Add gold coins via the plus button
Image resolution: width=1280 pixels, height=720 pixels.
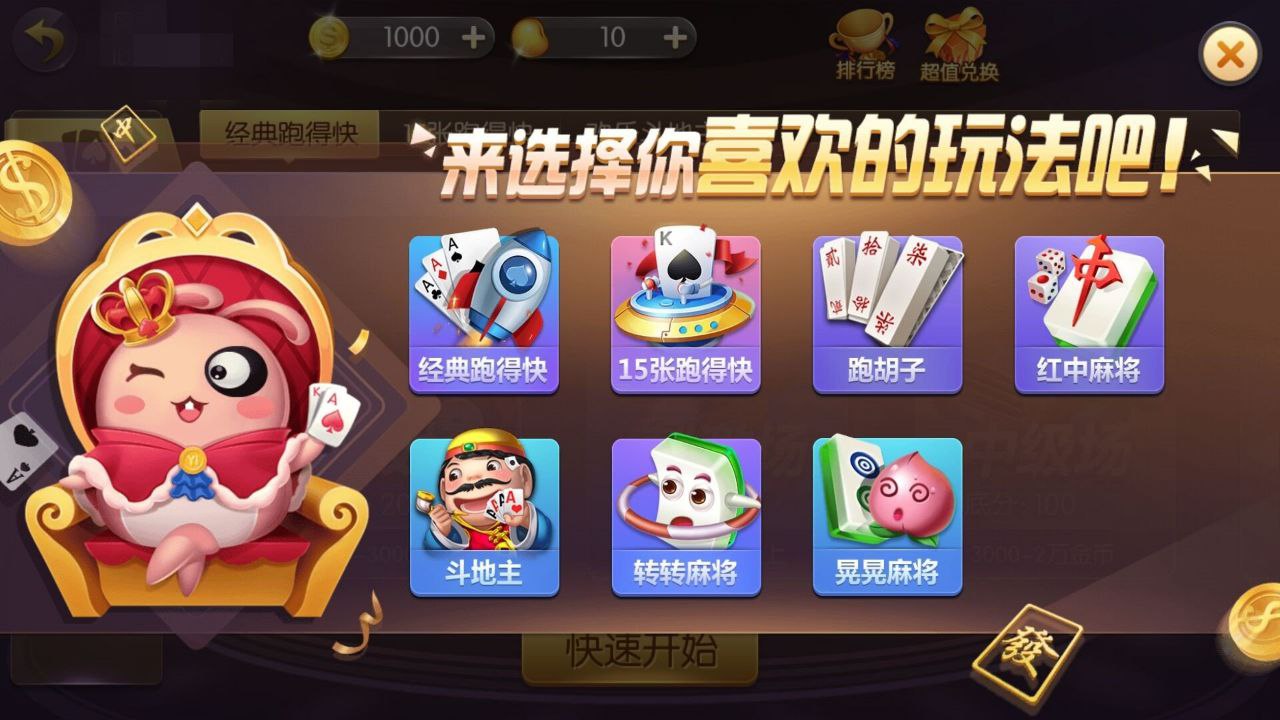click(673, 37)
